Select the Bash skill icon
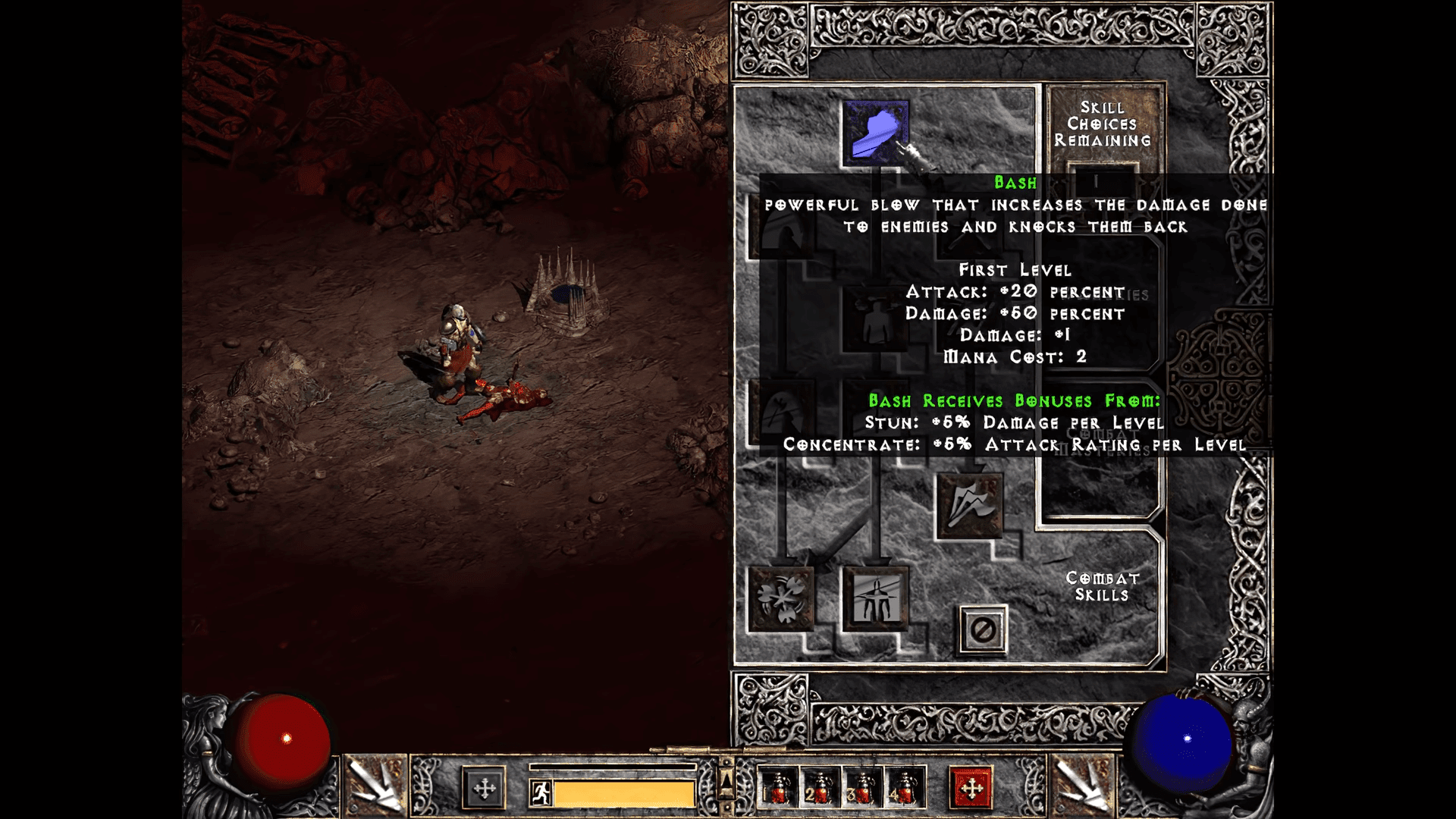The width and height of the screenshot is (1456, 819). [875, 133]
